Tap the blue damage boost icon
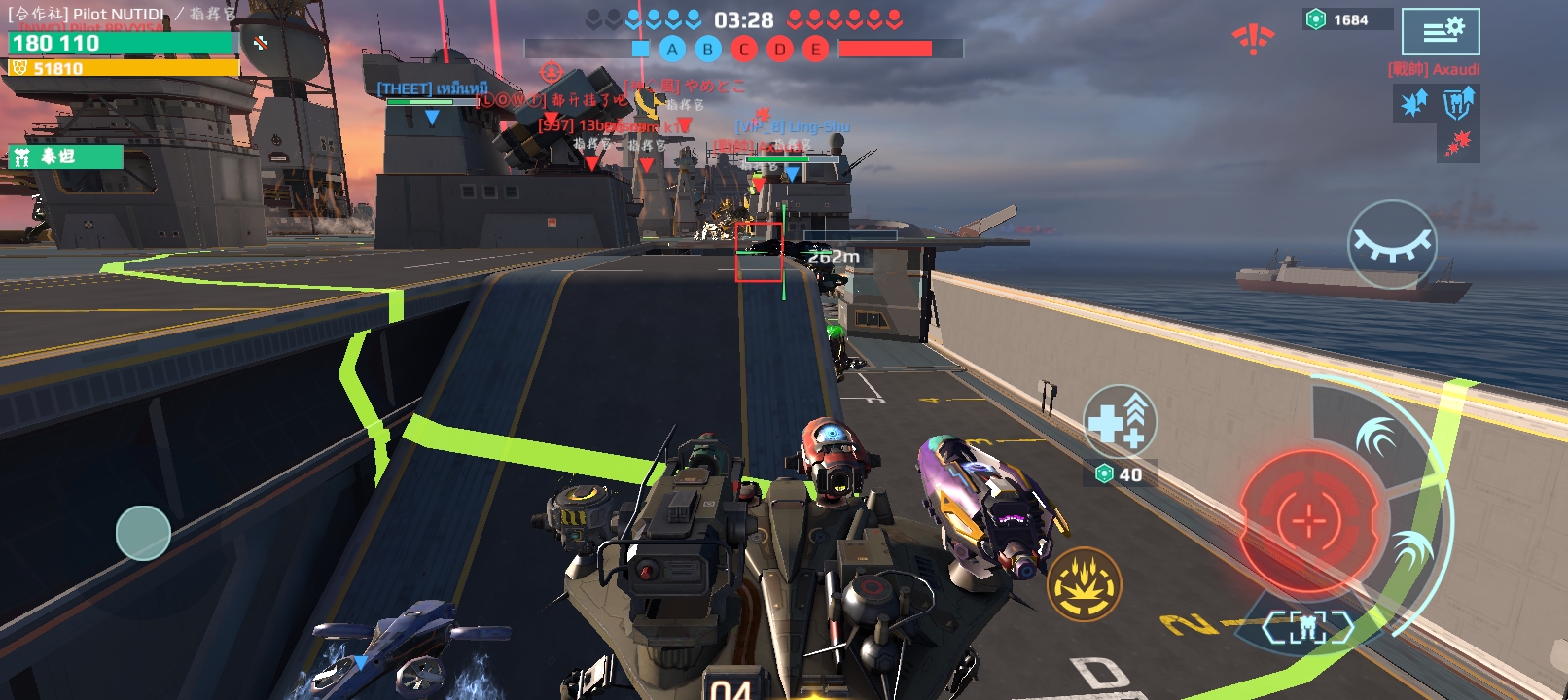 point(1414,103)
